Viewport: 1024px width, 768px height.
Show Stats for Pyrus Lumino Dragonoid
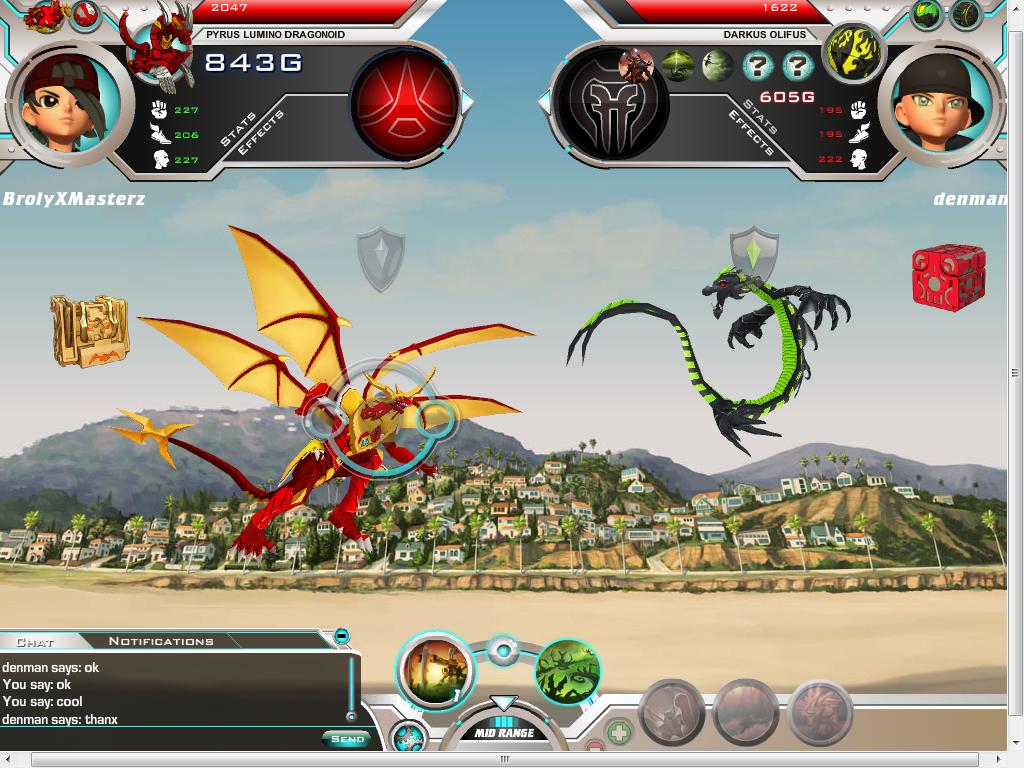[238, 130]
